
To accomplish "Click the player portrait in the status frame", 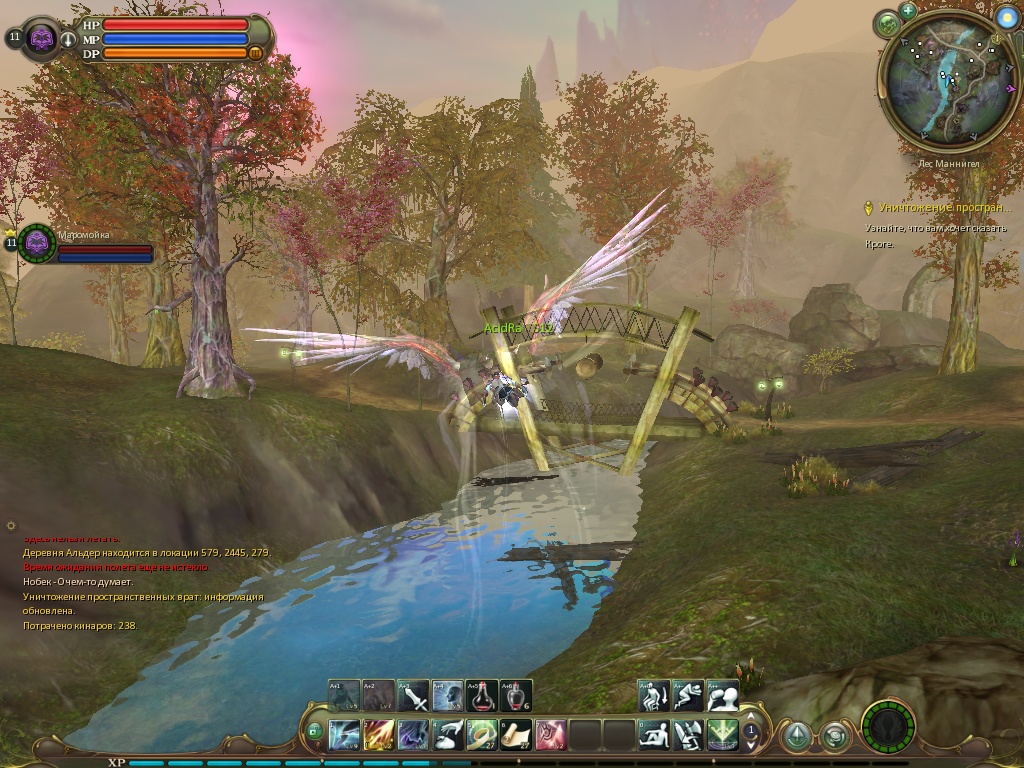I will click(41, 39).
